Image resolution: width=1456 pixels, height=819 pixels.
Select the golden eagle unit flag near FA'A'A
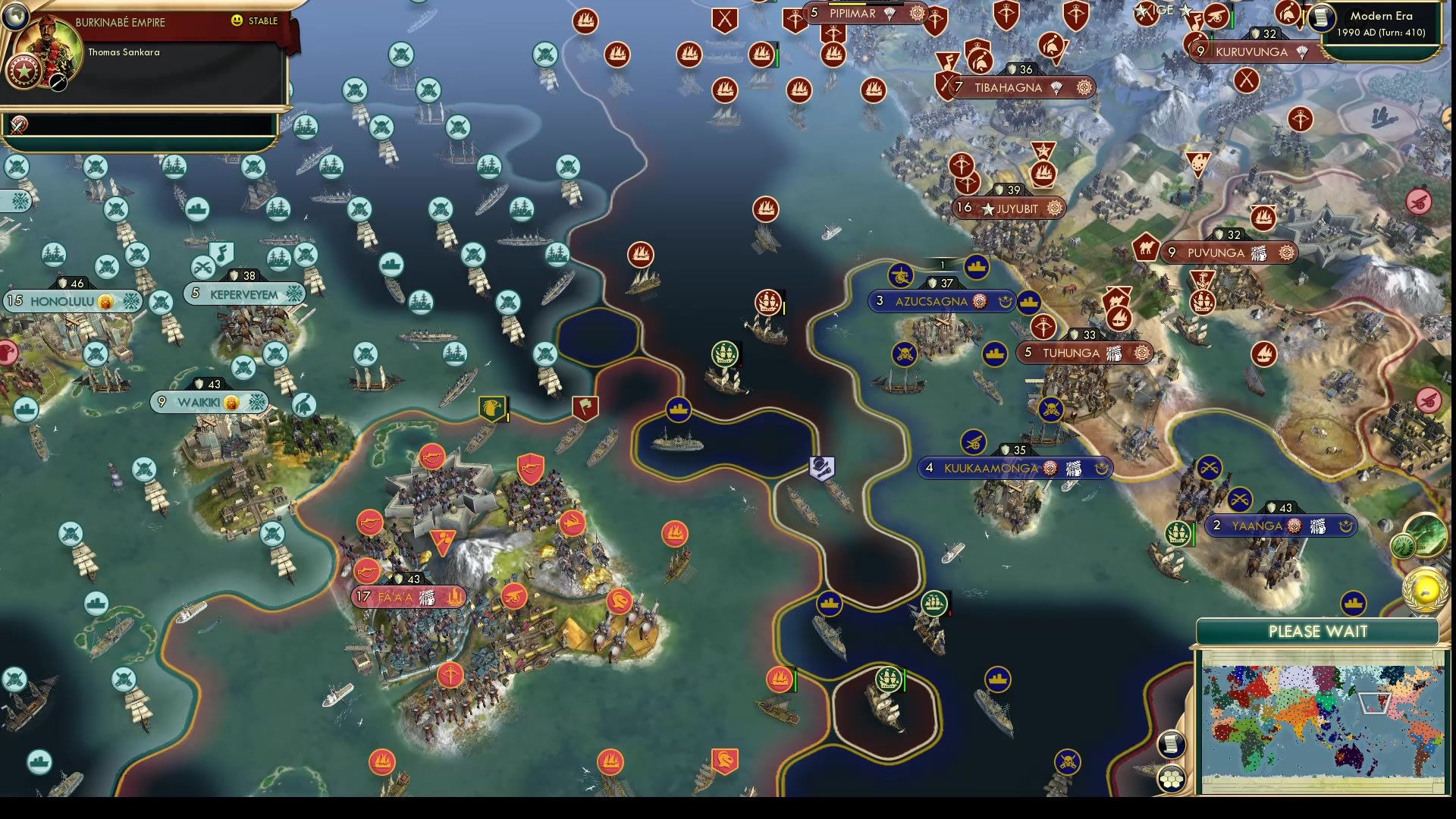click(x=494, y=408)
